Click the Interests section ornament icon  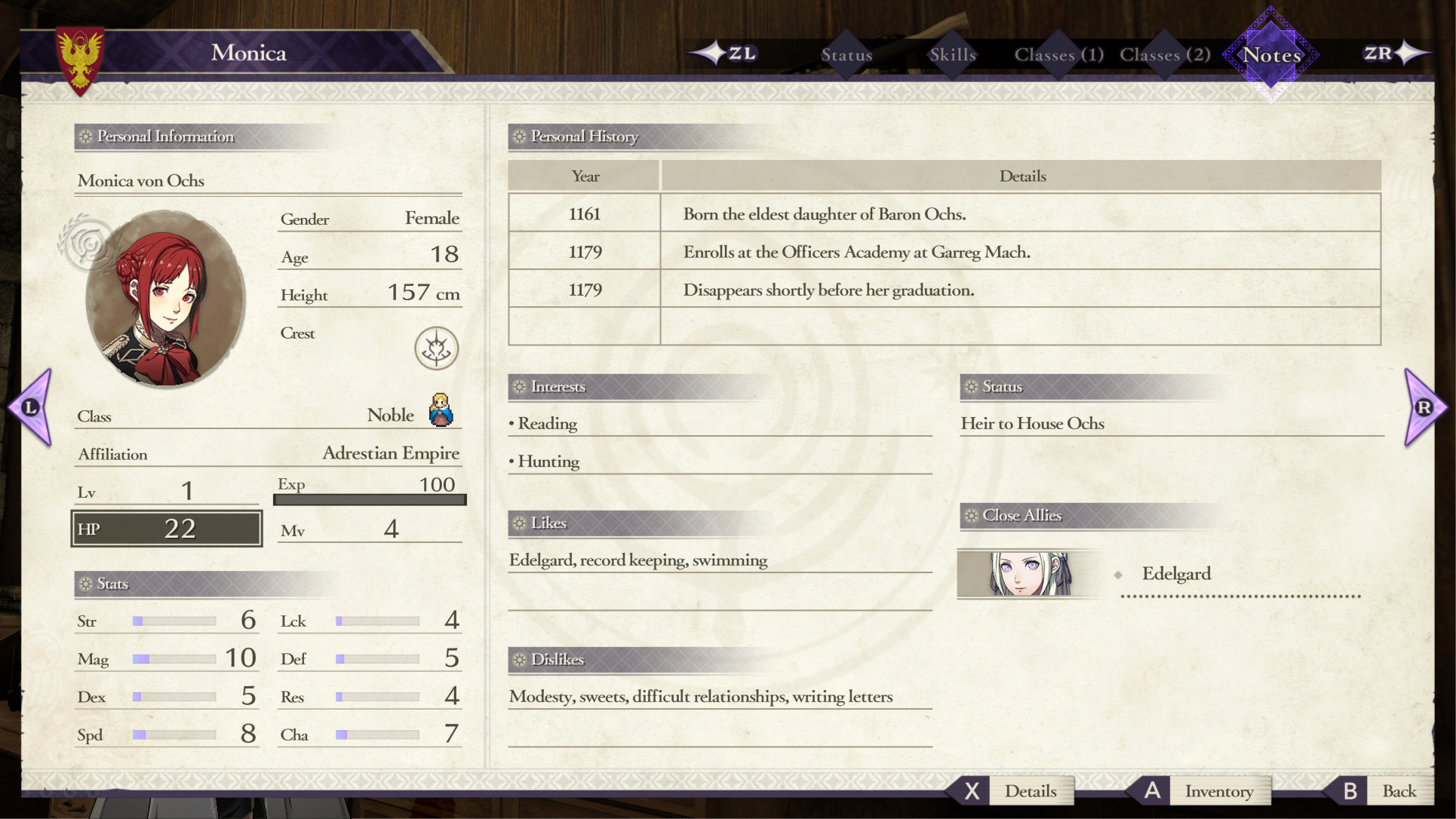[518, 387]
